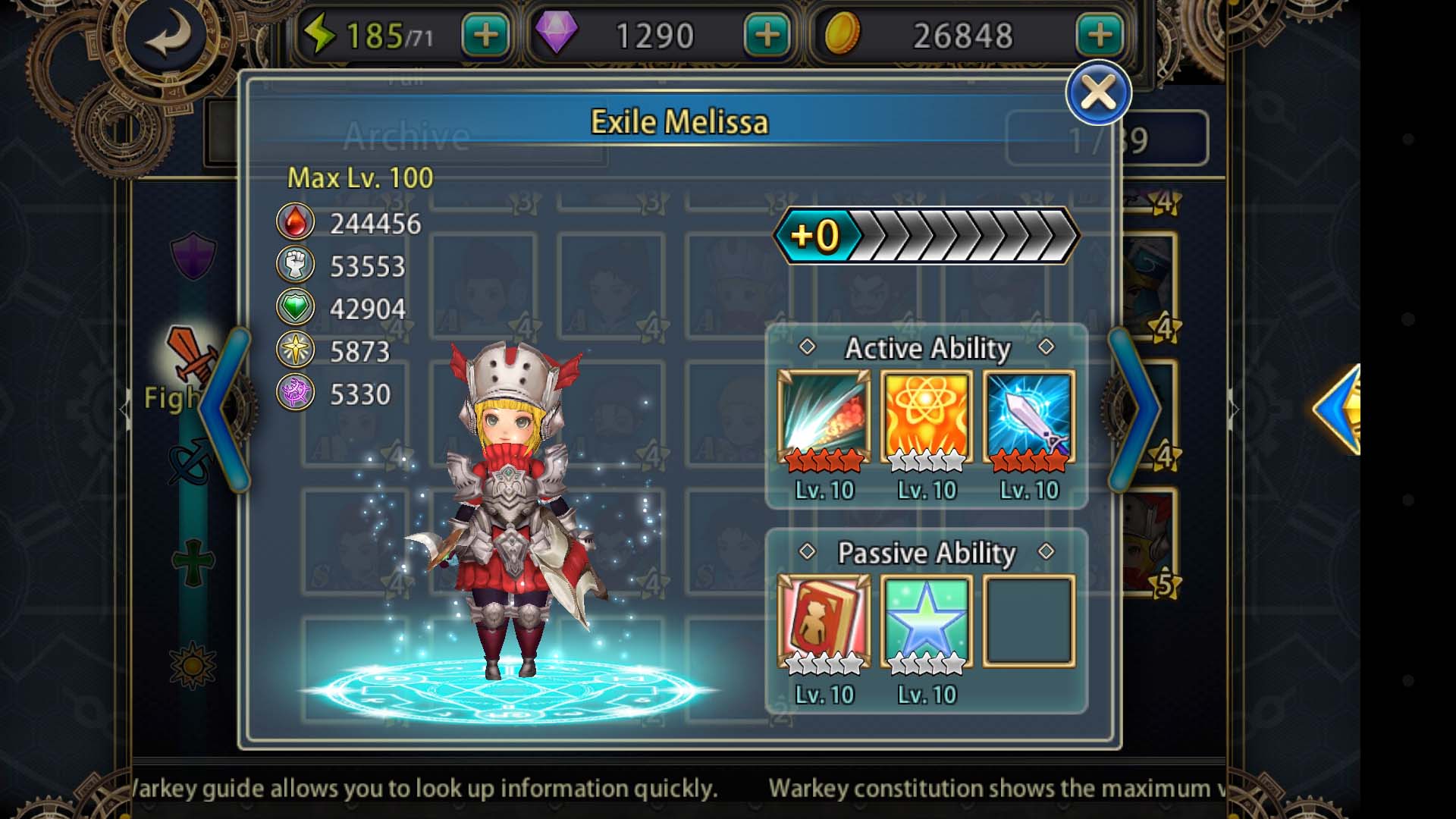
Task: Add gold coins with the plus button
Action: point(1099,36)
